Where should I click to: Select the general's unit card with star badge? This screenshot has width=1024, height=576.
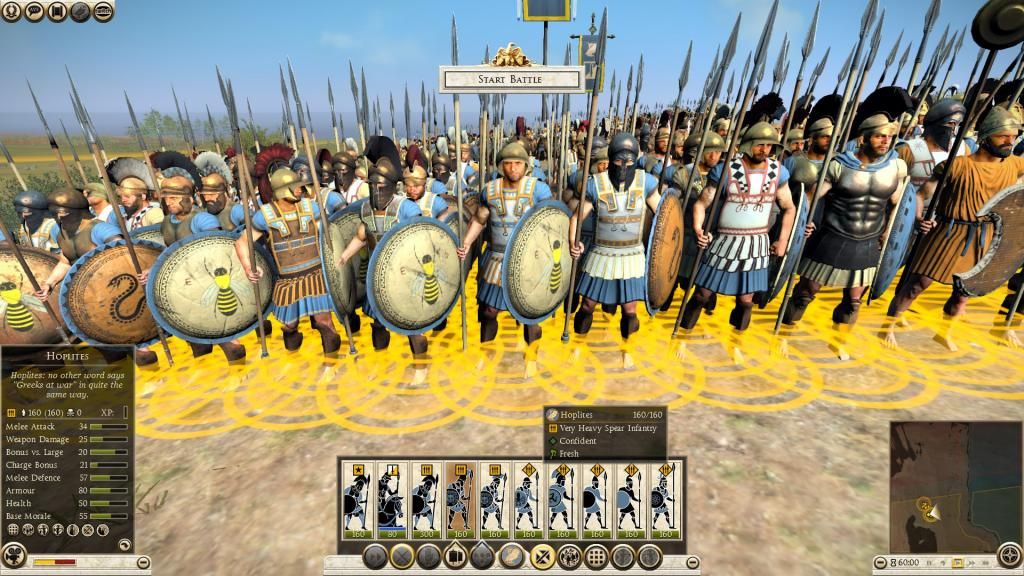(x=357, y=500)
